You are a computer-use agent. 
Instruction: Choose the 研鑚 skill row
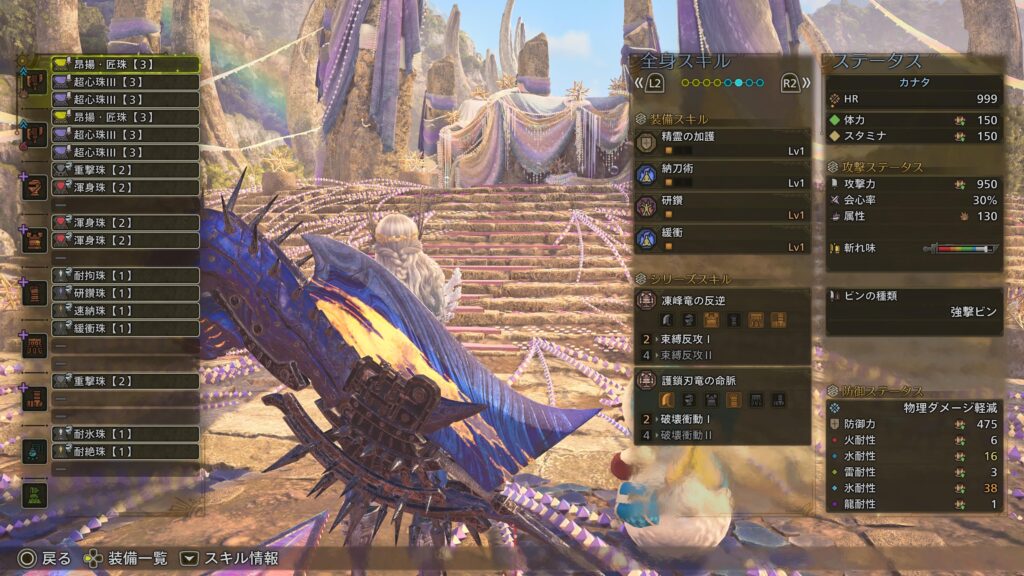coord(722,208)
